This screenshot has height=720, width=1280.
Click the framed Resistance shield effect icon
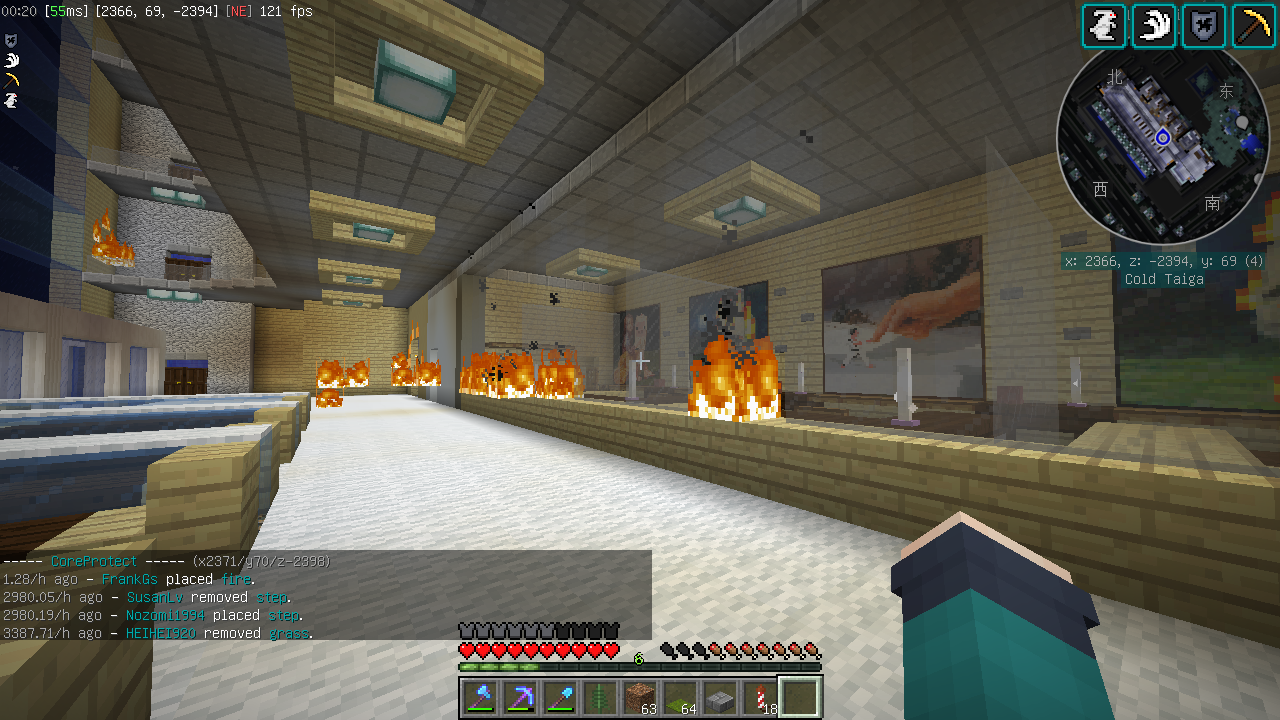1204,26
